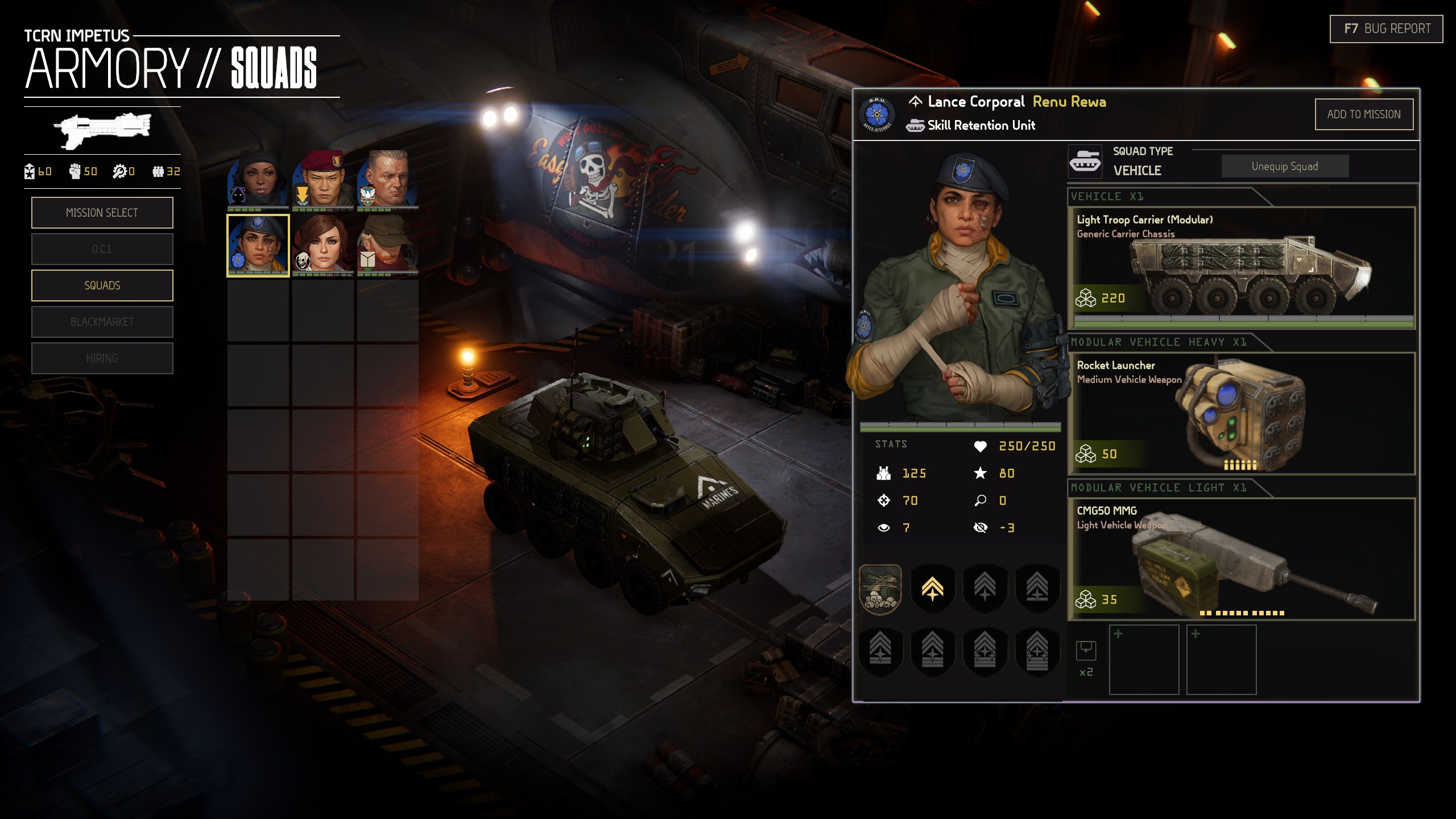Viewport: 1456px width, 819px height.
Task: Click the highlighted gold rank chevron icon
Action: coord(932,589)
